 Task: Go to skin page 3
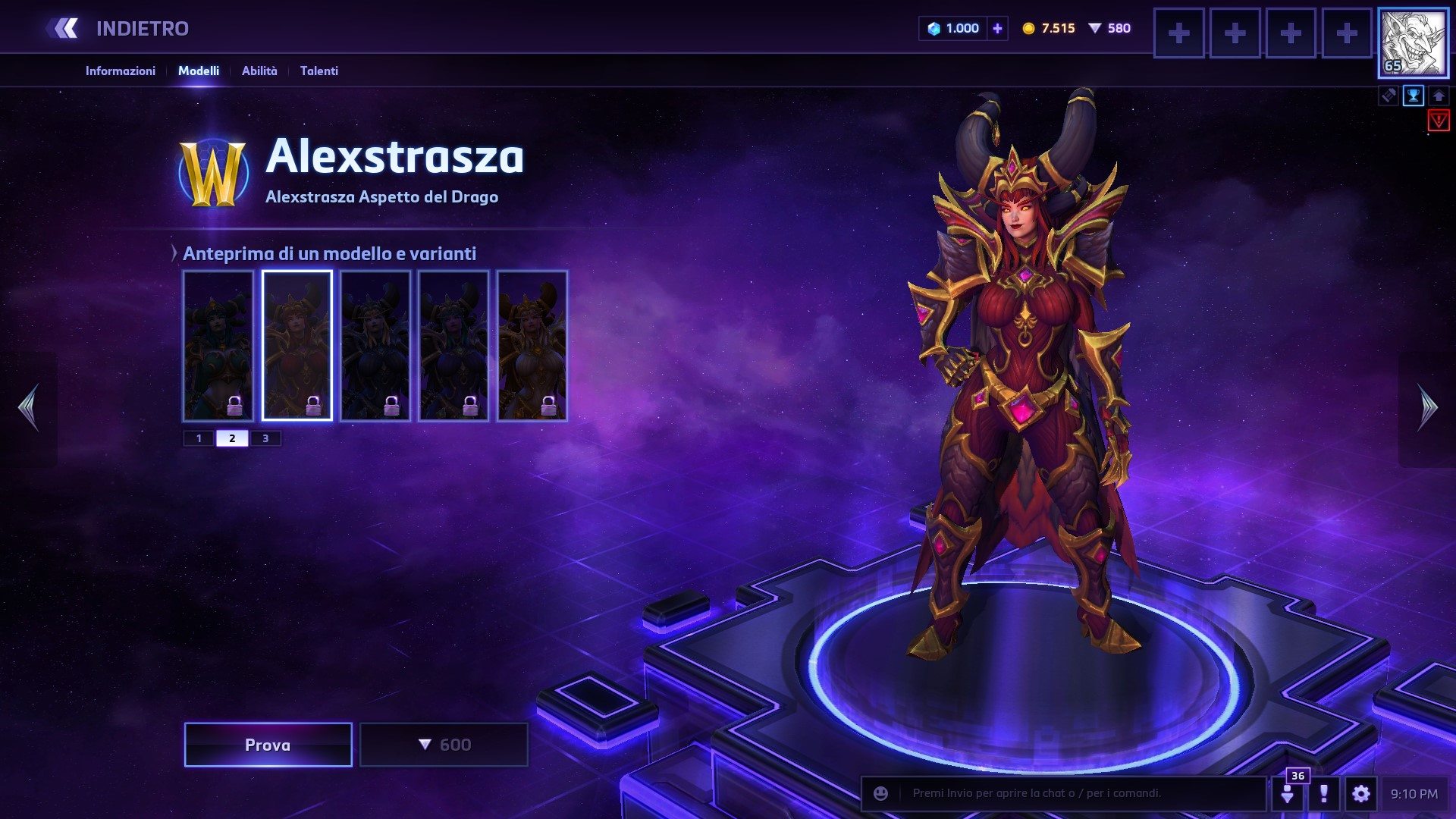tap(265, 438)
